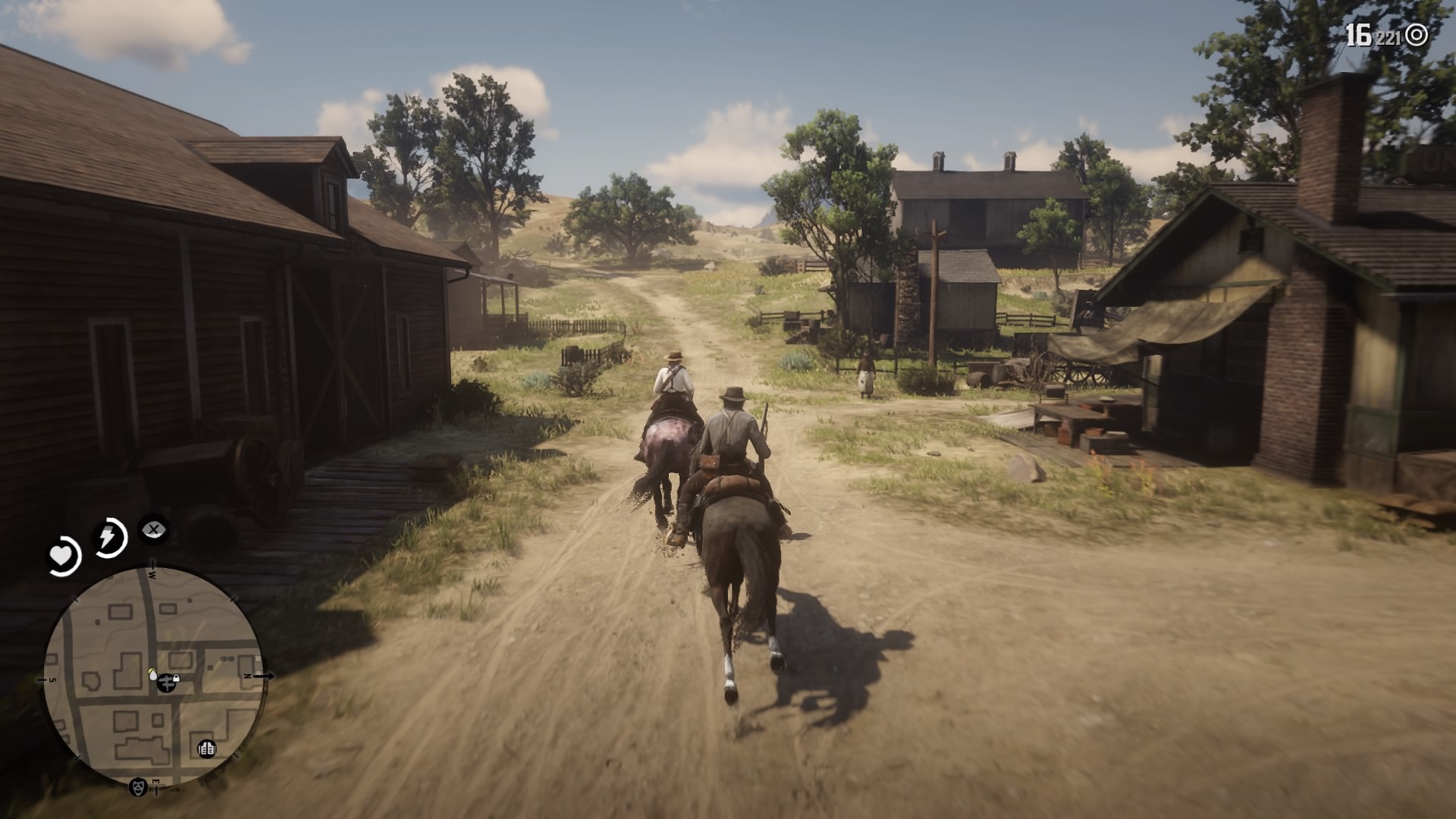The image size is (1456, 819).
Task: Click the white item drop marker on the minimap
Action: (153, 675)
